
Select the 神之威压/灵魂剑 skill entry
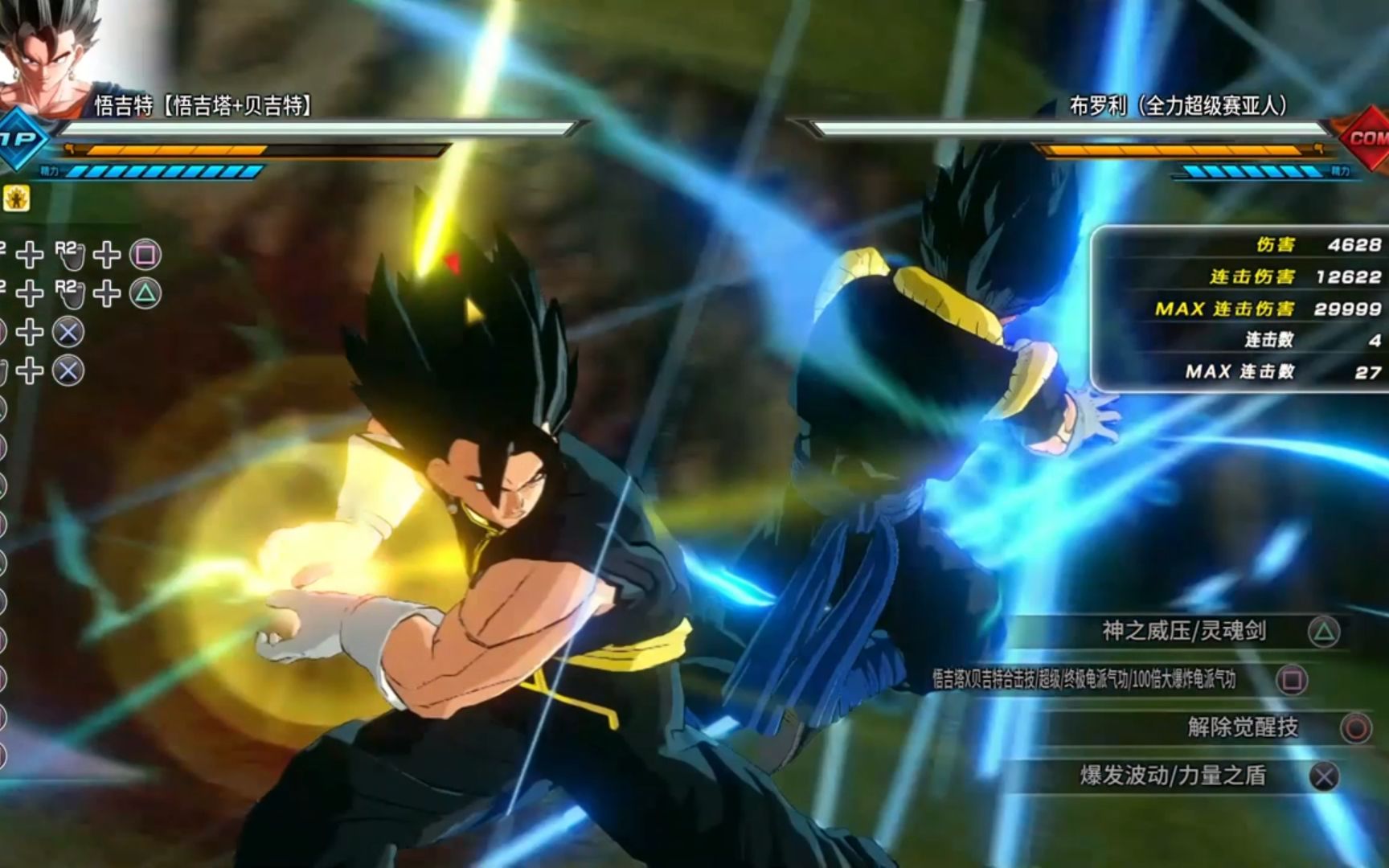[1183, 632]
